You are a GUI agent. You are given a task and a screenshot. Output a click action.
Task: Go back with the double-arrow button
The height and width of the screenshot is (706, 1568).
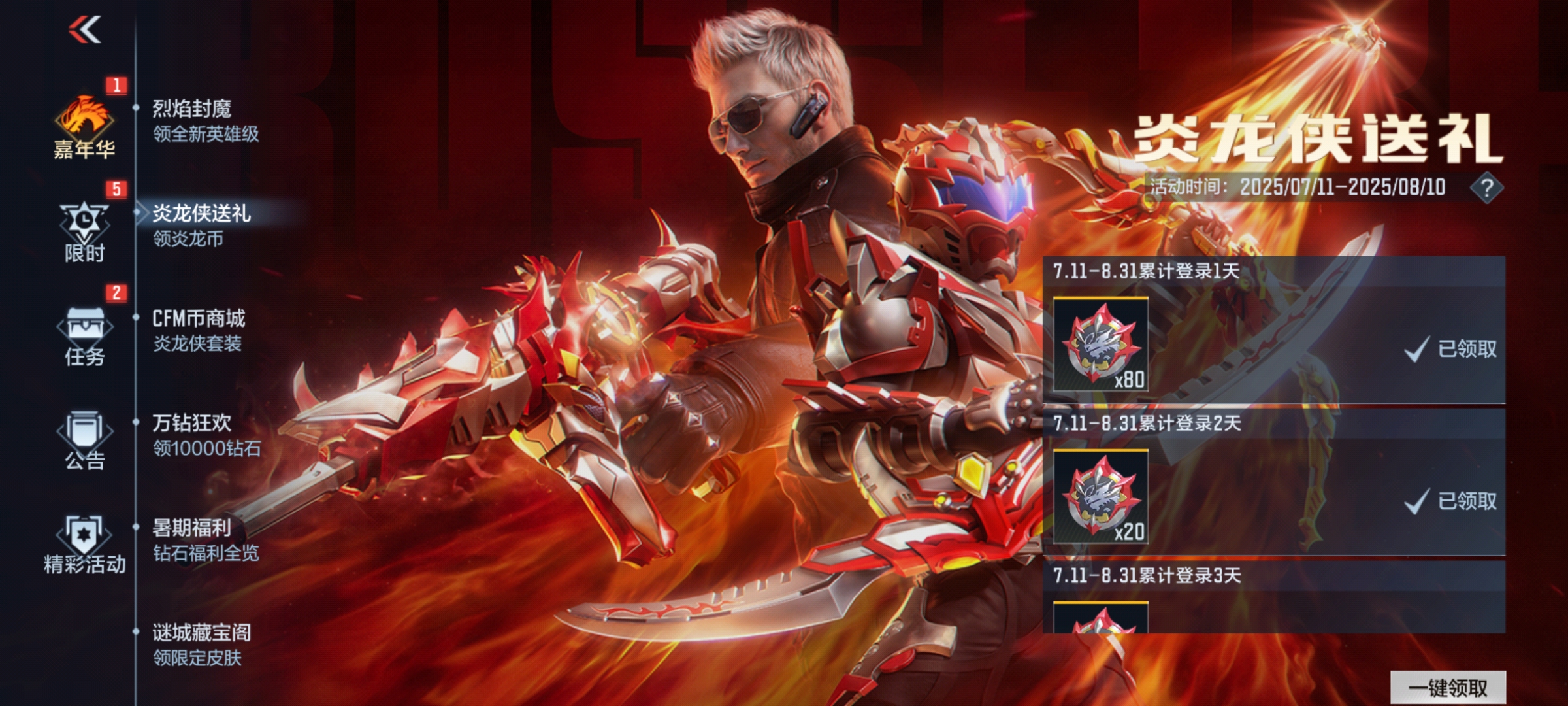[x=85, y=29]
